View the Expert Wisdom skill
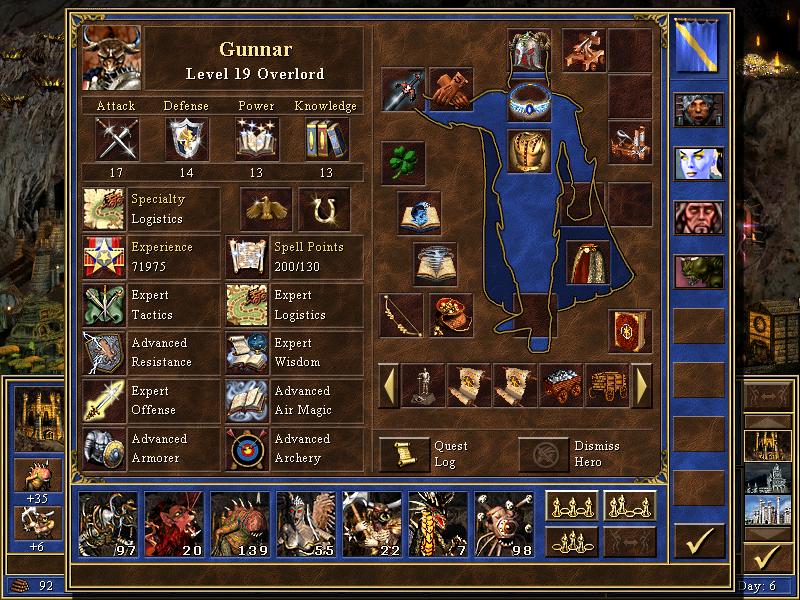 tap(246, 352)
